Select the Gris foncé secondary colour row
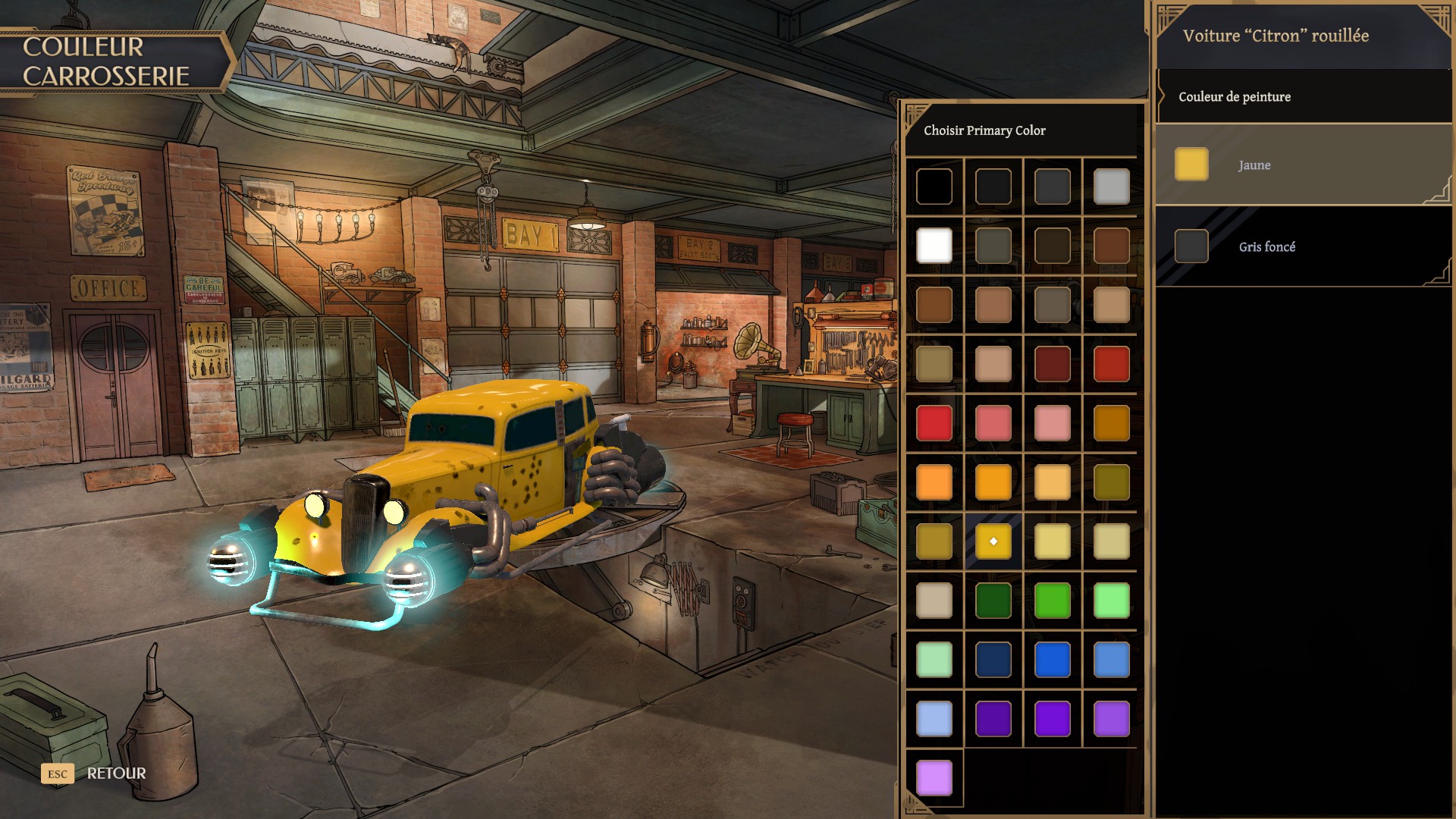The height and width of the screenshot is (819, 1456). (x=1302, y=246)
